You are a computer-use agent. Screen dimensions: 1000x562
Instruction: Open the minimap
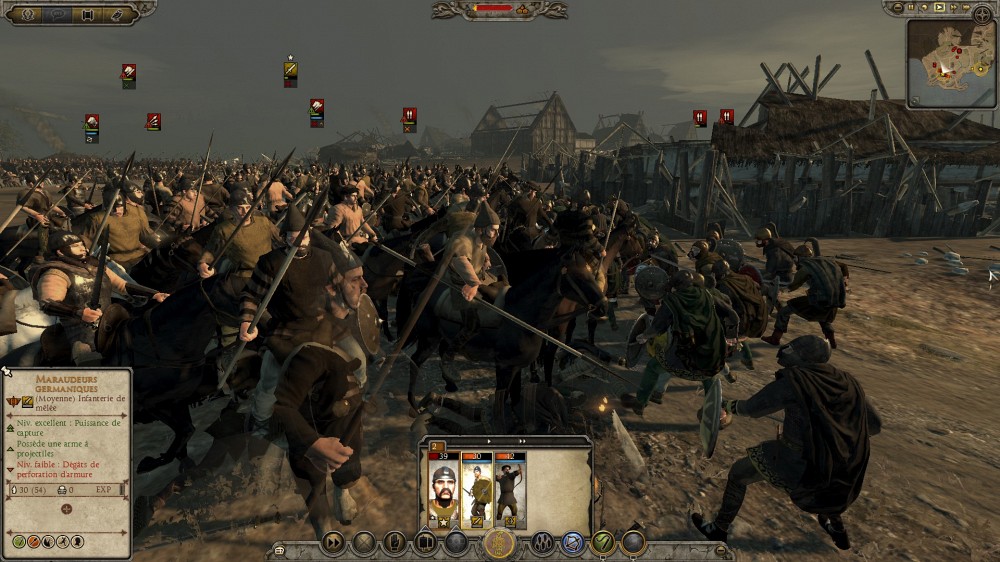[951, 62]
